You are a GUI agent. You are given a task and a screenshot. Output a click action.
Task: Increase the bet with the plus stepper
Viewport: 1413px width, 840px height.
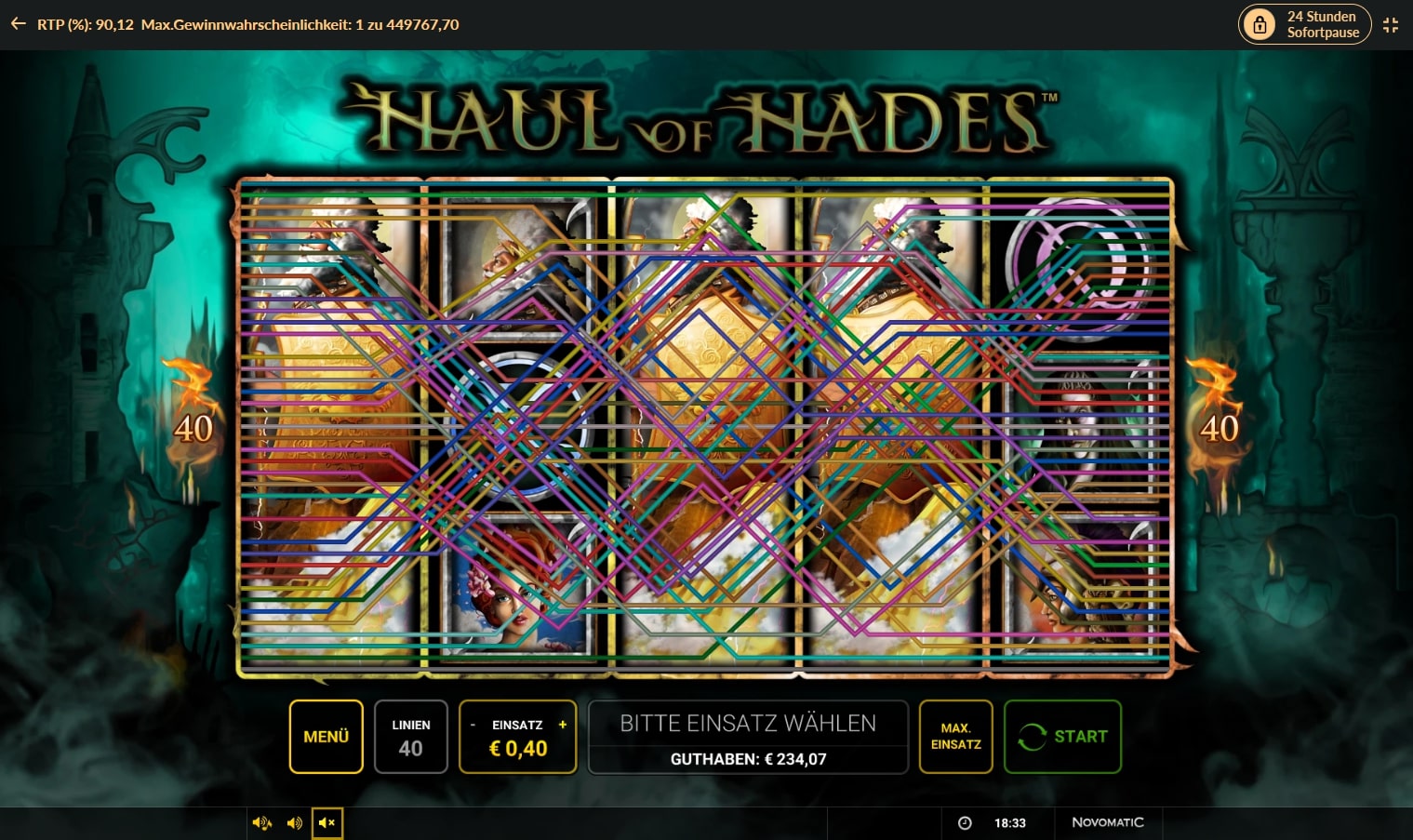tap(562, 724)
